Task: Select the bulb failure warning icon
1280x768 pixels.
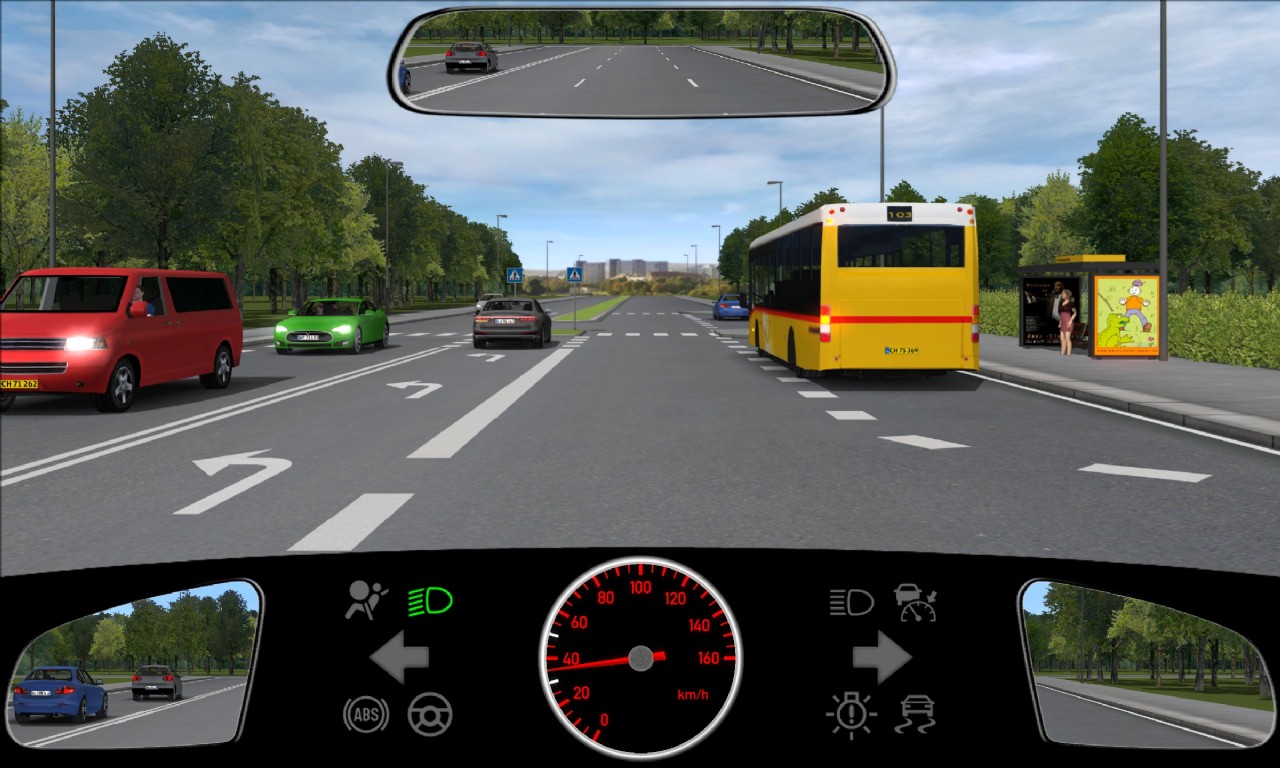Action: point(851,714)
